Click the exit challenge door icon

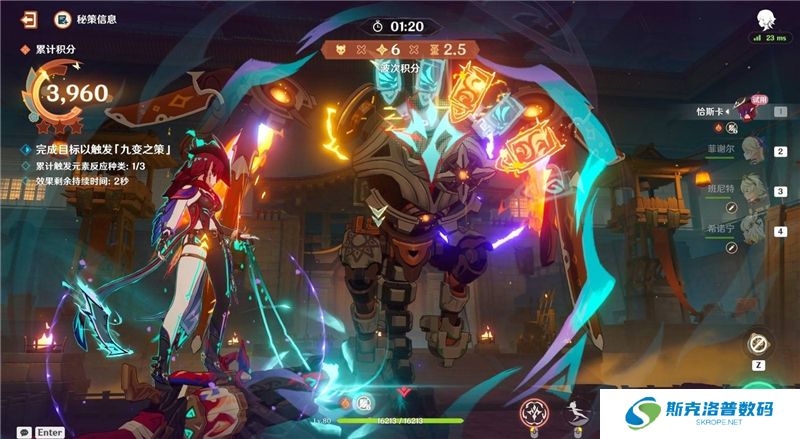31,19
